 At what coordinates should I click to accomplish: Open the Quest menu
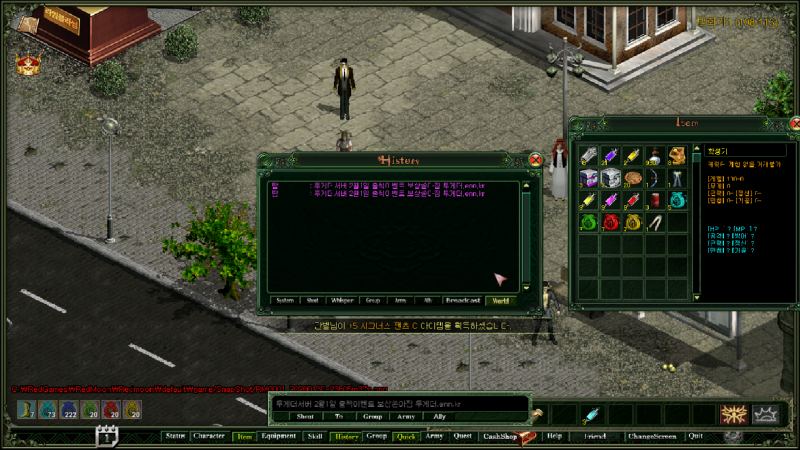pyautogui.click(x=462, y=436)
